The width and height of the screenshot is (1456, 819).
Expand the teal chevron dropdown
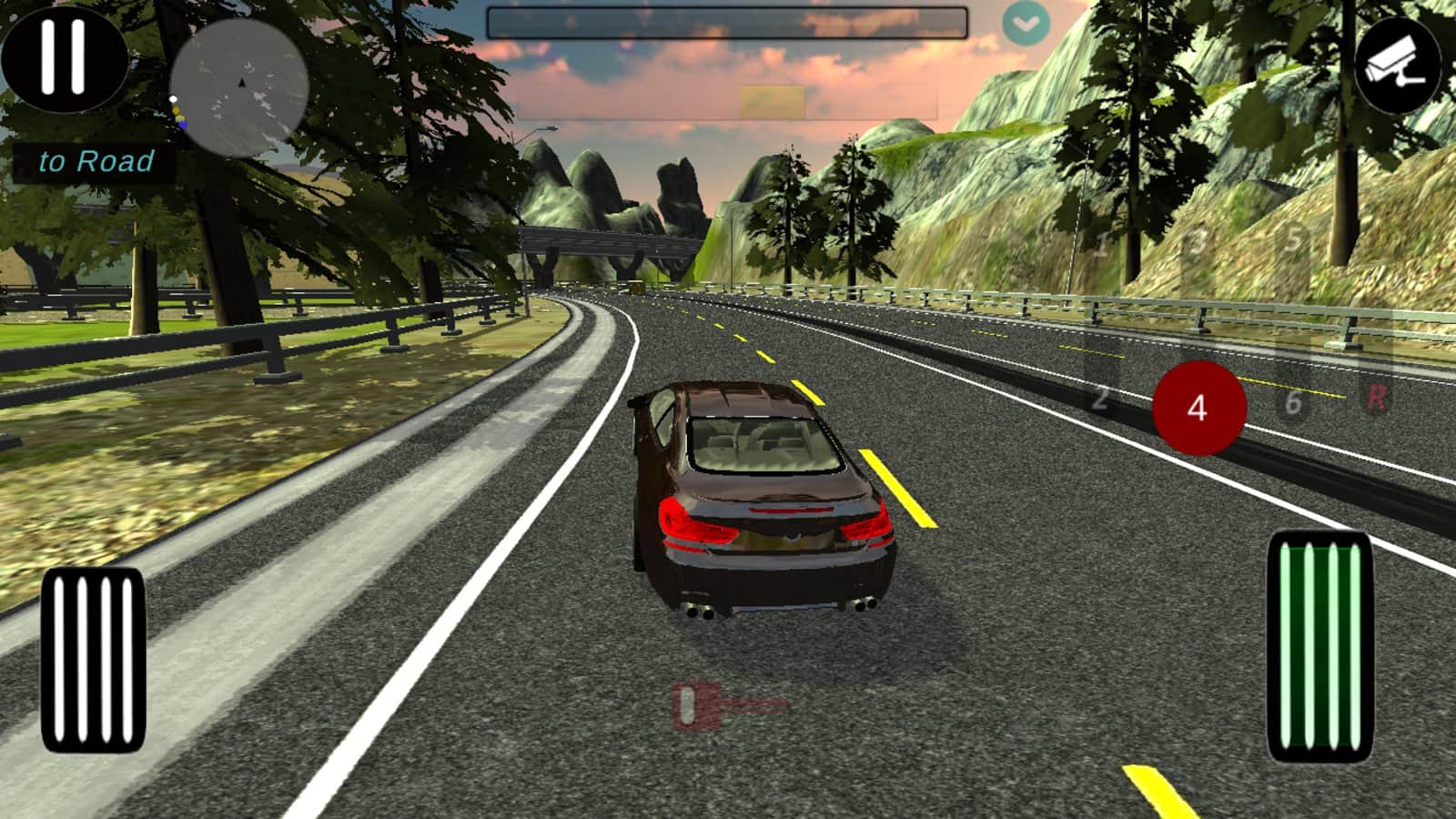pos(1026,25)
